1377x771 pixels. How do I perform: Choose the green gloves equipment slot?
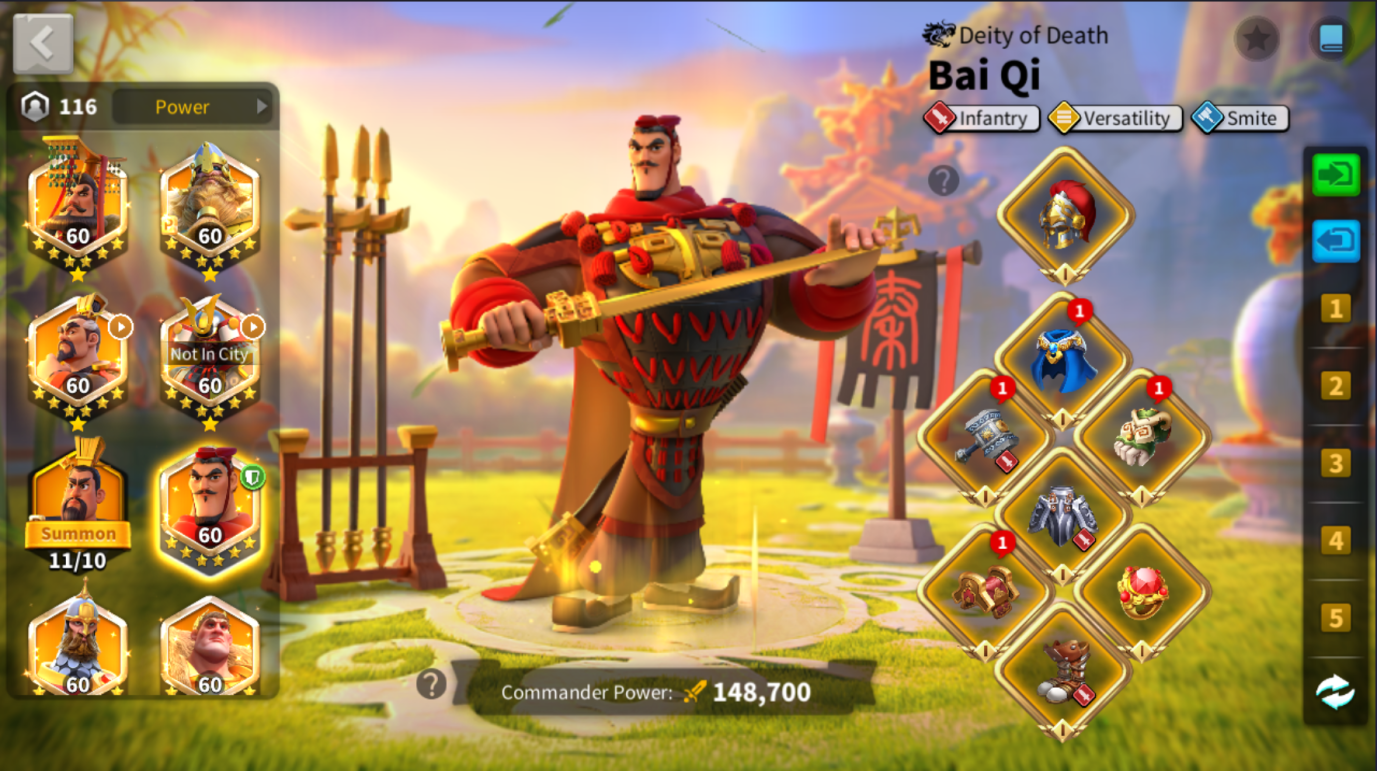coord(1142,438)
